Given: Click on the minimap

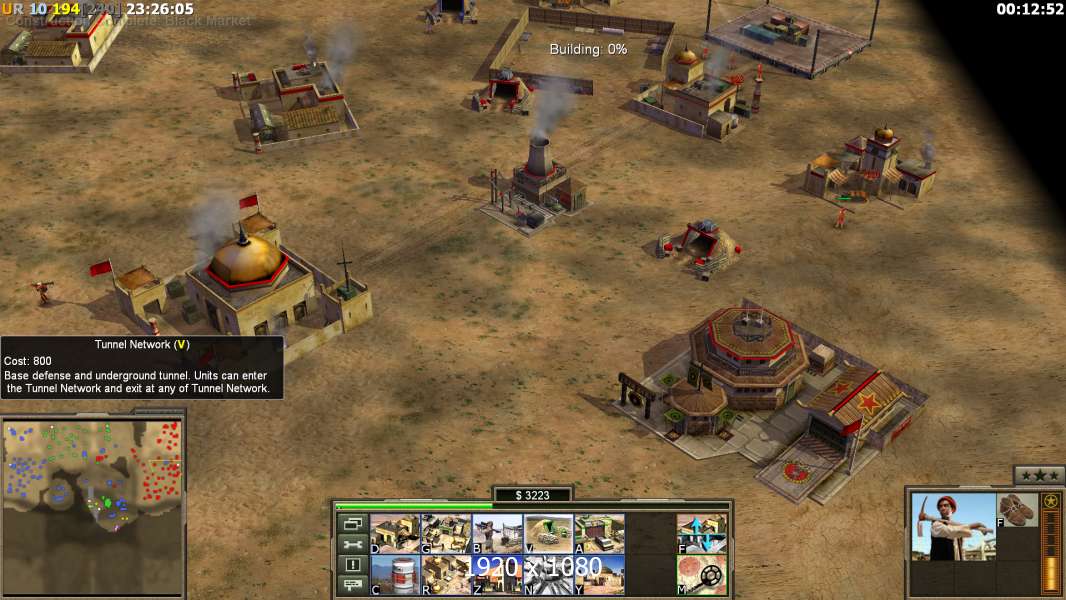Looking at the screenshot, I should [93, 480].
